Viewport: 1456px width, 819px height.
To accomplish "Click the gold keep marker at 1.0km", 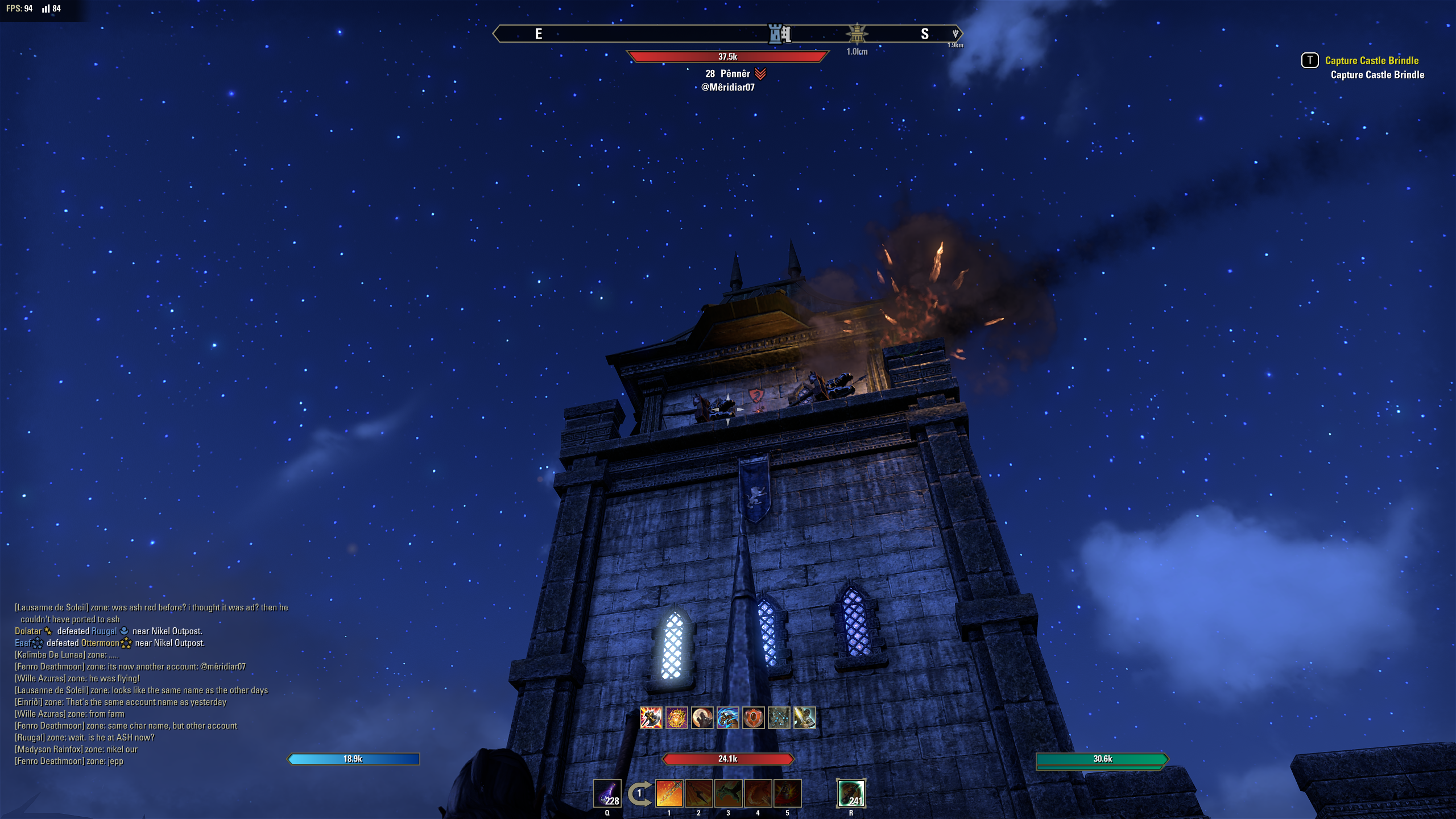I will [857, 34].
